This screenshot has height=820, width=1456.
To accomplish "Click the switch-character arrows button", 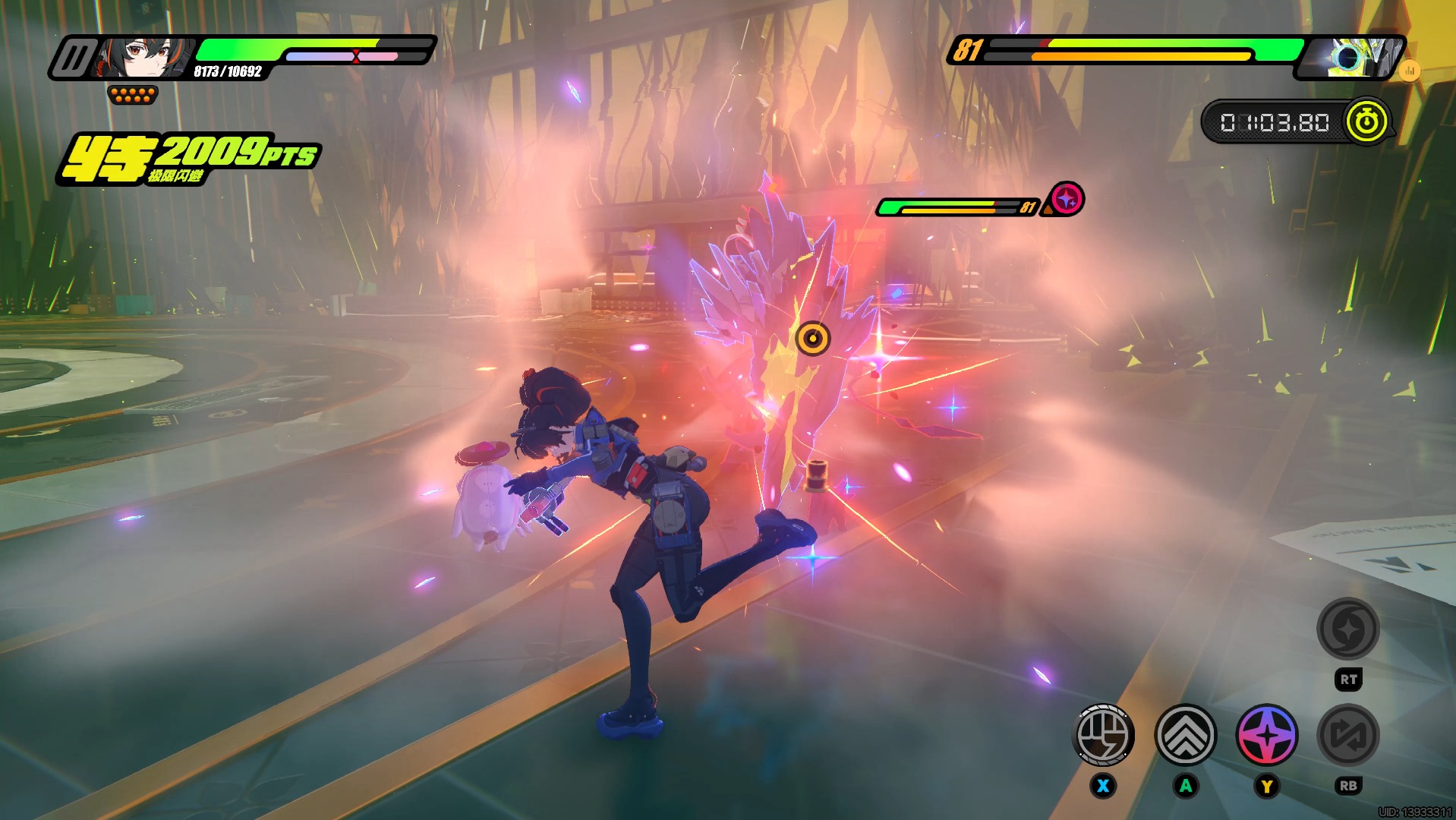I will (x=1348, y=735).
